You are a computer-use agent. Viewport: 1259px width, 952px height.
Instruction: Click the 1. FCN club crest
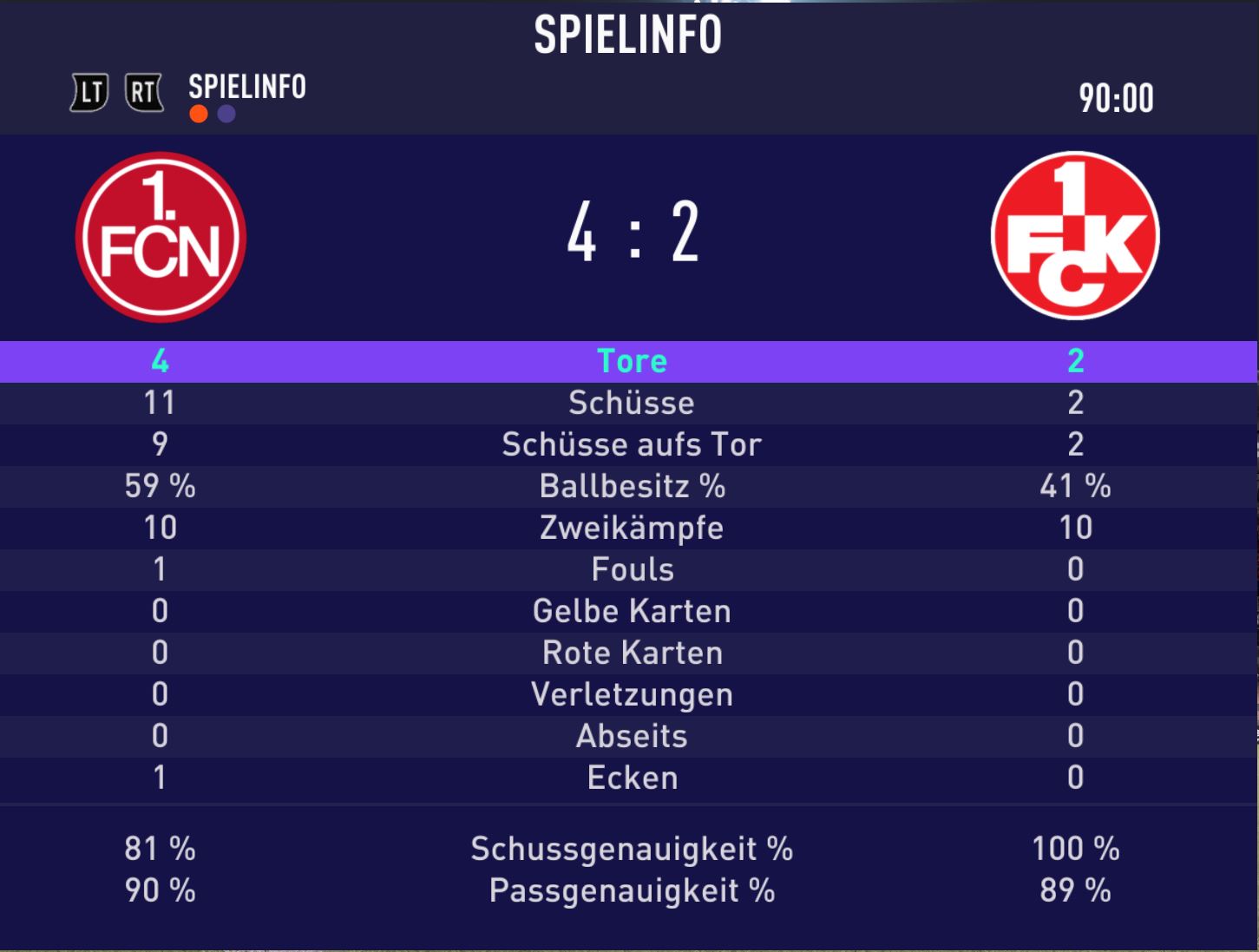[161, 237]
